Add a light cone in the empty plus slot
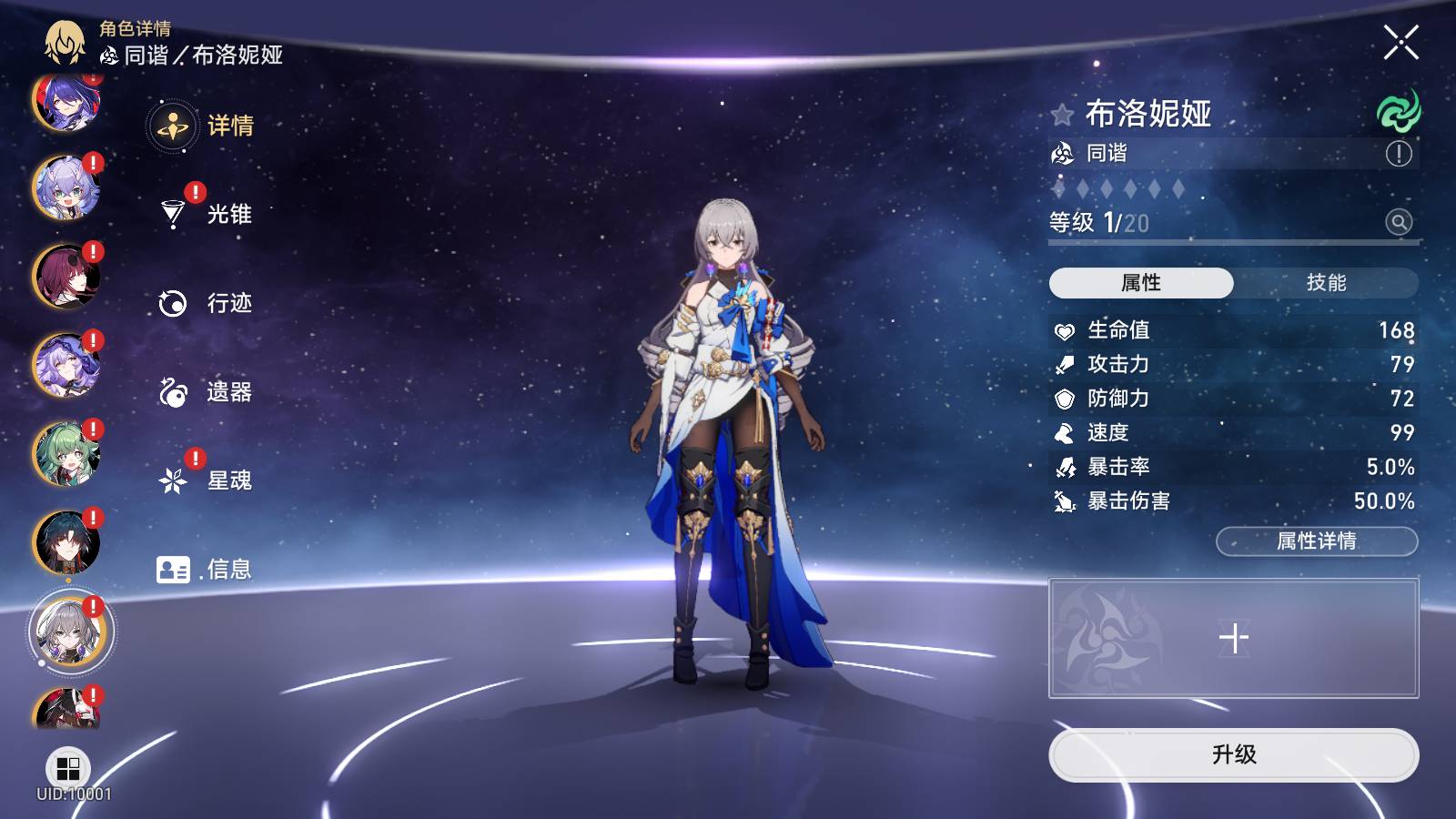 [x=1233, y=638]
